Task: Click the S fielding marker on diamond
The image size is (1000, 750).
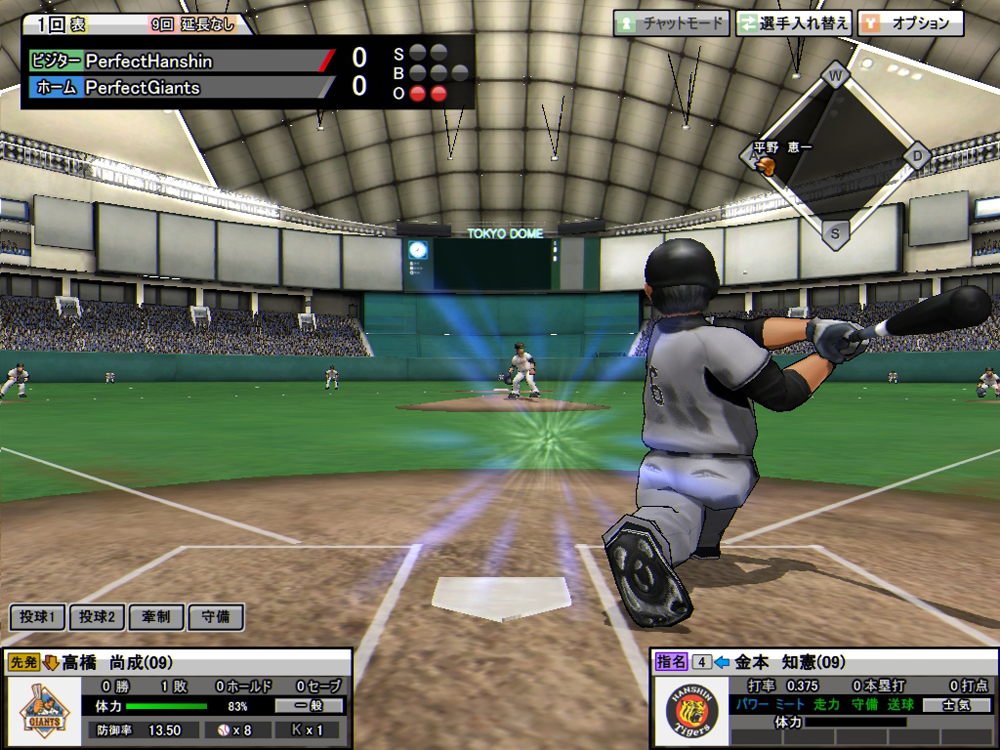Action: tap(835, 234)
